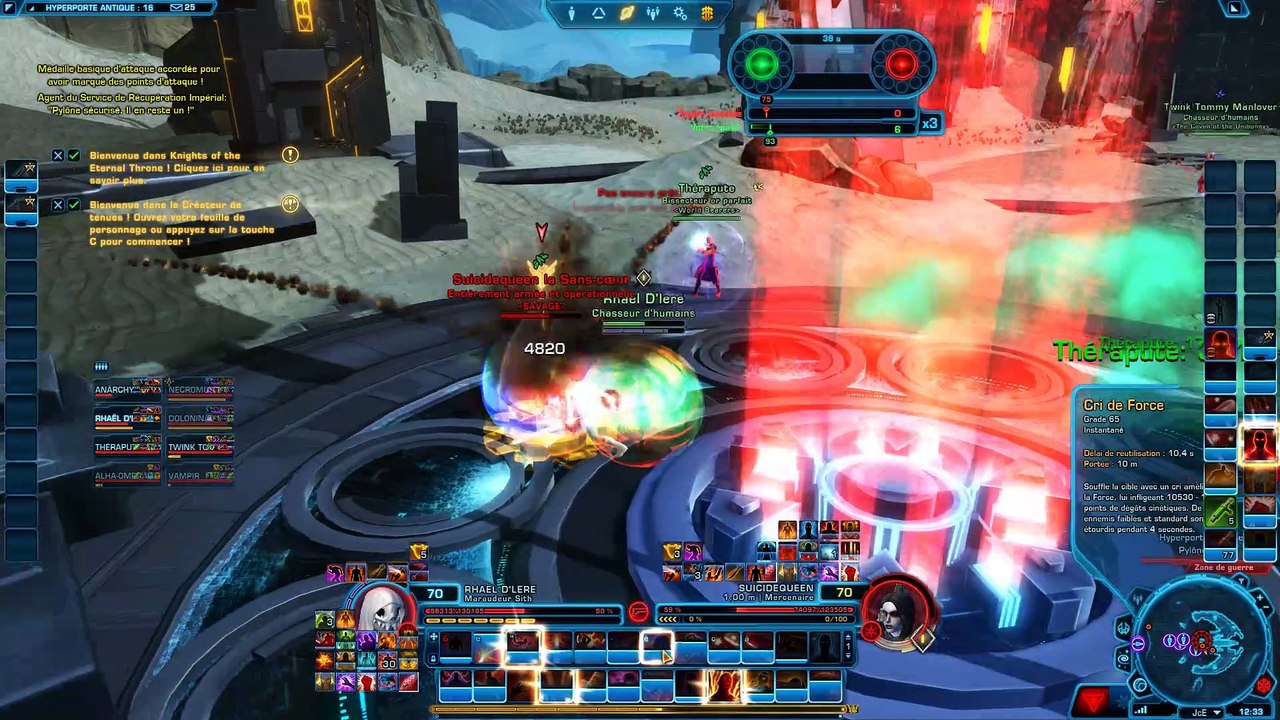Open the character menu icon
Image resolution: width=1280 pixels, height=720 pixels.
[x=572, y=14]
